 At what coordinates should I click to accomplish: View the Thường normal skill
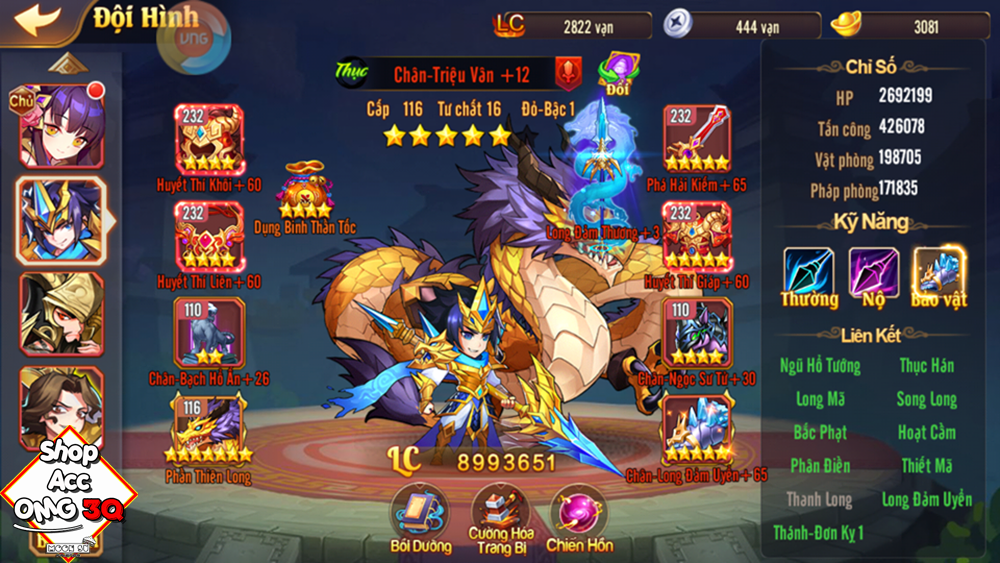pyautogui.click(x=808, y=273)
